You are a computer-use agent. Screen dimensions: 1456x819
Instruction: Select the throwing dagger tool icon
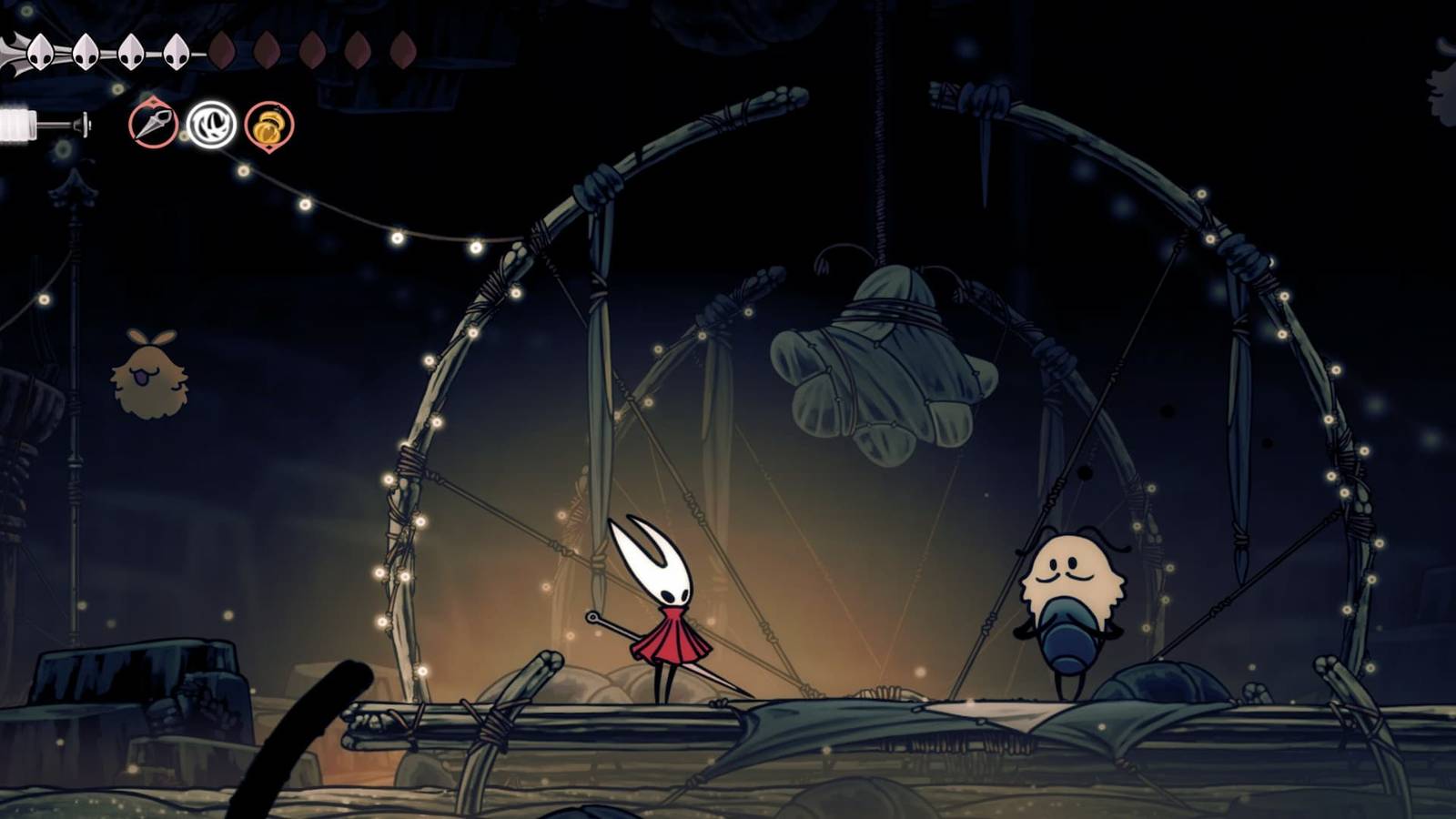[x=153, y=124]
